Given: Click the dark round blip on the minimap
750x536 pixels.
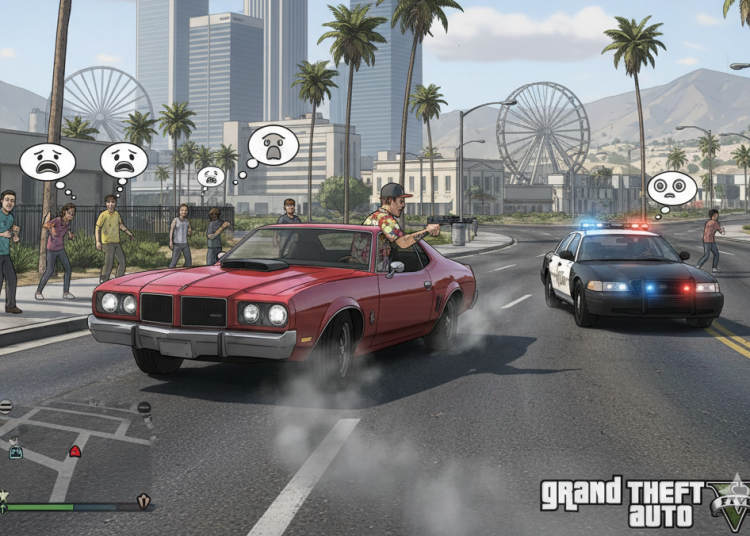Looking at the screenshot, I should [144, 407].
